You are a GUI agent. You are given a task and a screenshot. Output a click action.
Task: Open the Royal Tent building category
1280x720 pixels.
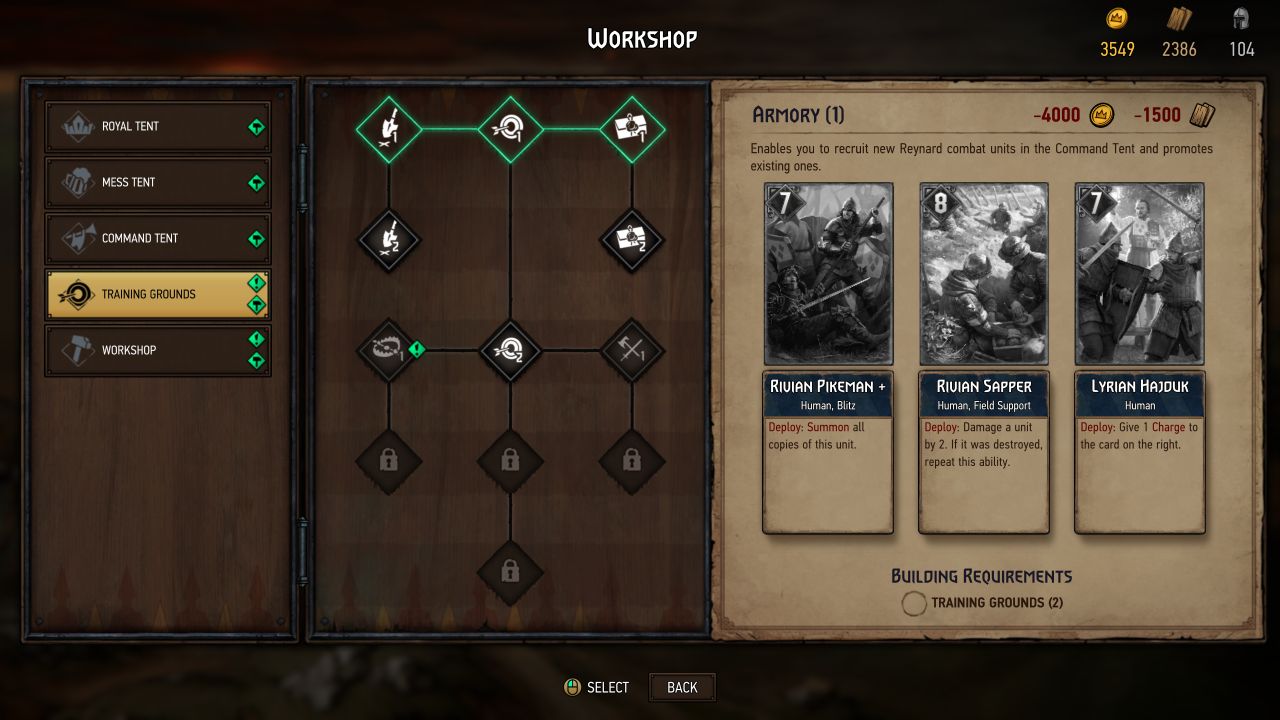click(x=157, y=127)
